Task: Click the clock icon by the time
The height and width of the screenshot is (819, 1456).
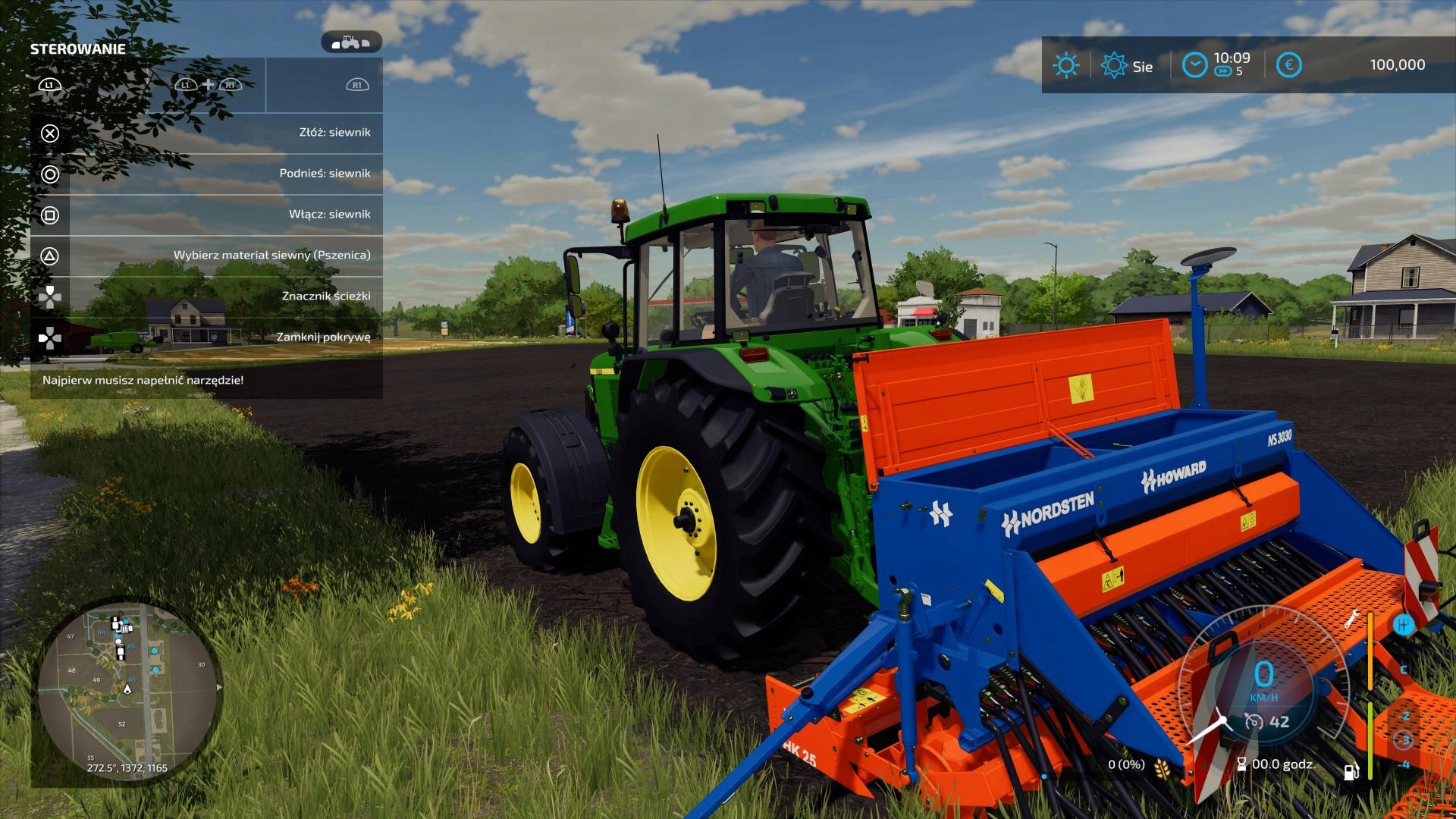Action: 1194,65
